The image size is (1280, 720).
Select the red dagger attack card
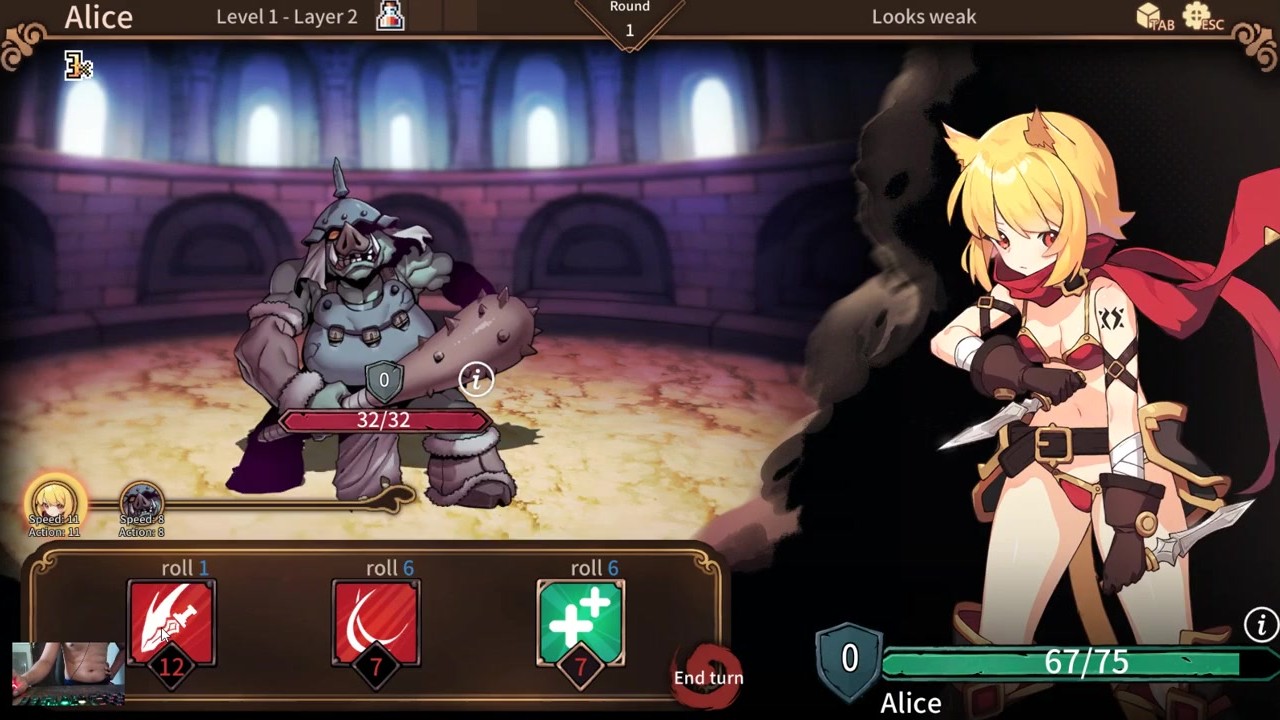coord(171,622)
